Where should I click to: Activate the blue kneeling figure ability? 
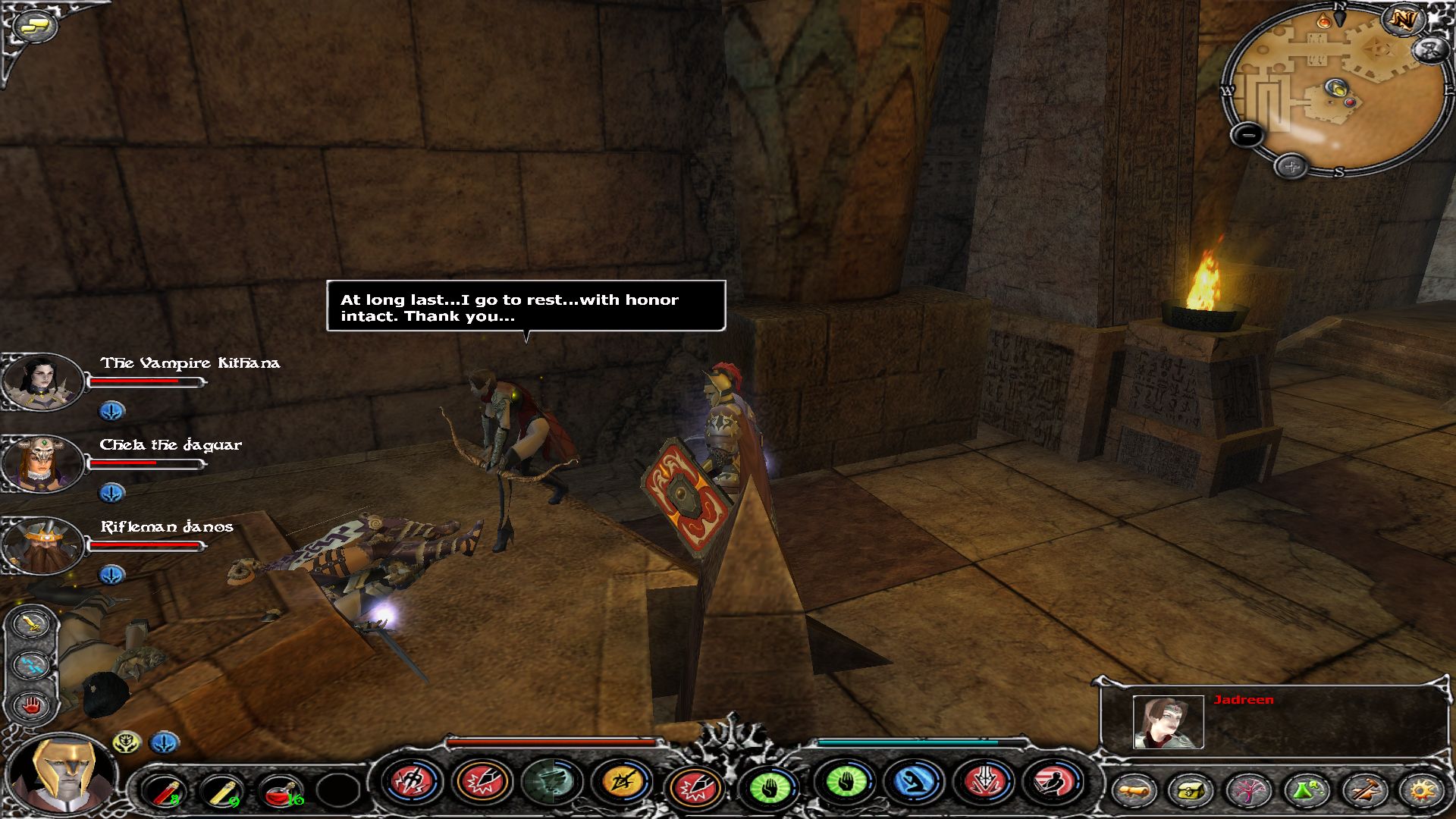click(x=915, y=783)
